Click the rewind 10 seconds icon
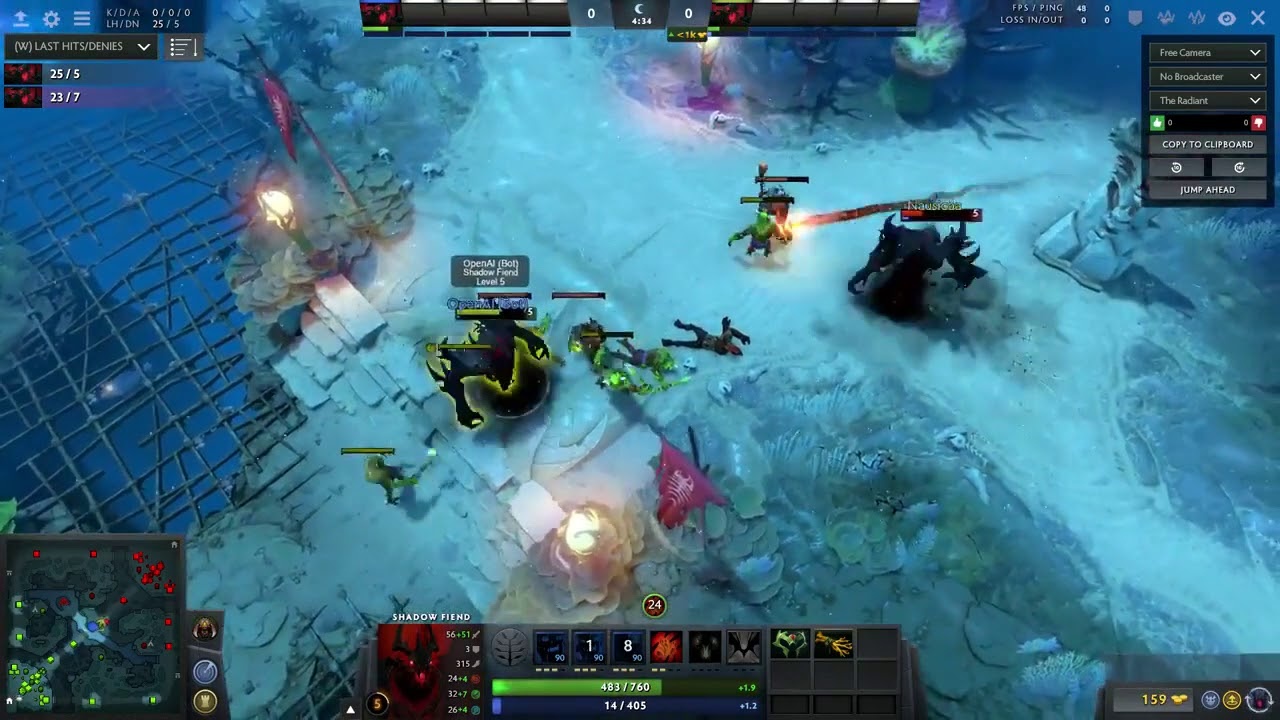The width and height of the screenshot is (1280, 720). click(1176, 167)
